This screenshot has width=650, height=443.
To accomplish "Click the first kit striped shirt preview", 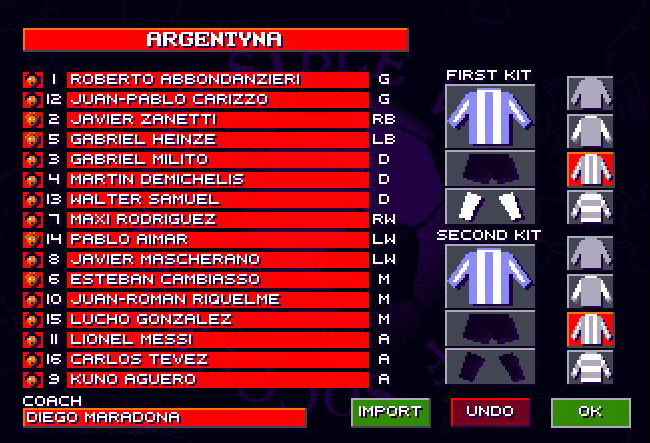I will (x=490, y=116).
